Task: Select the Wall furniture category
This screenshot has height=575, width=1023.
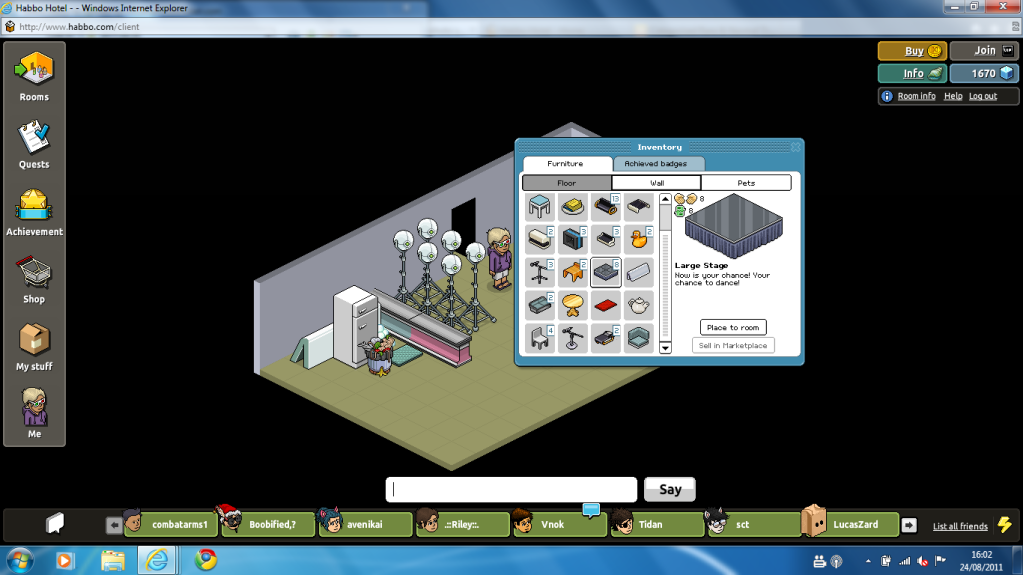Action: 656,183
